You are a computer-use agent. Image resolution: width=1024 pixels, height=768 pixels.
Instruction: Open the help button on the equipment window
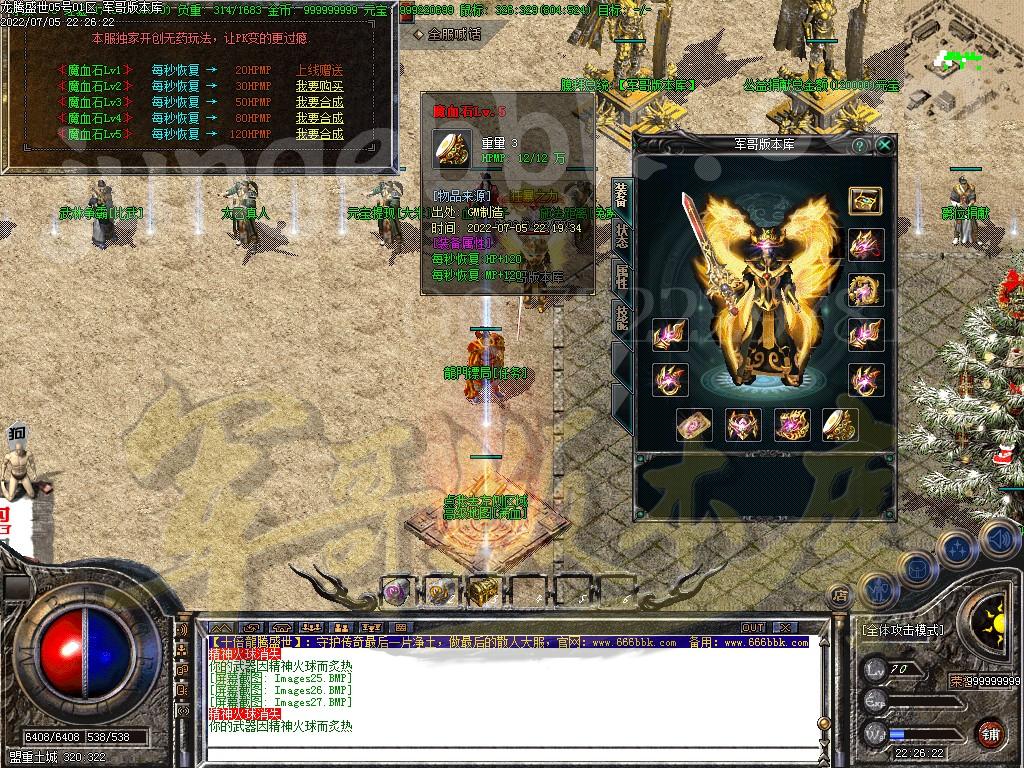tap(859, 145)
